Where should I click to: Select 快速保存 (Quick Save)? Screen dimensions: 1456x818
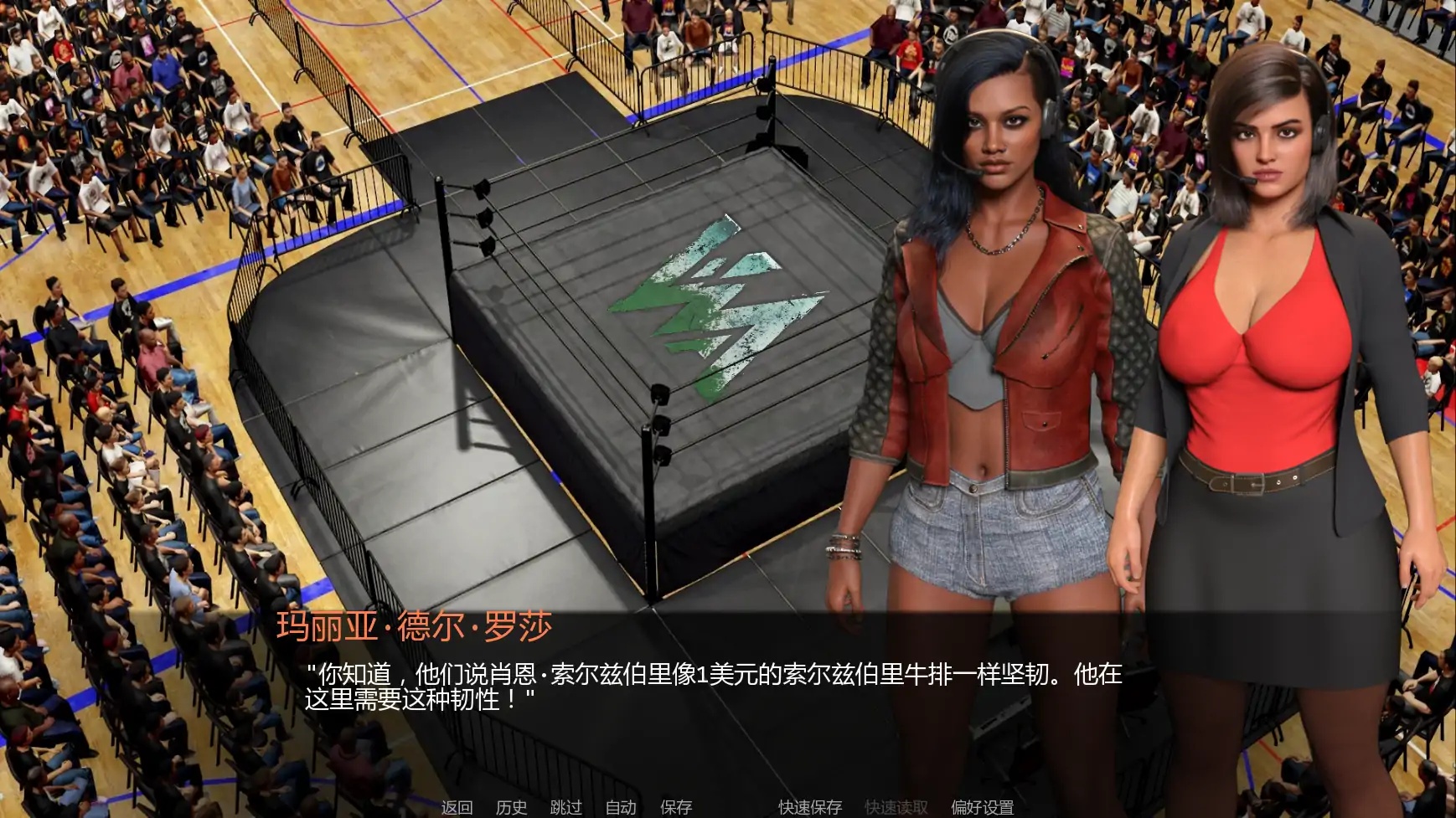(809, 807)
